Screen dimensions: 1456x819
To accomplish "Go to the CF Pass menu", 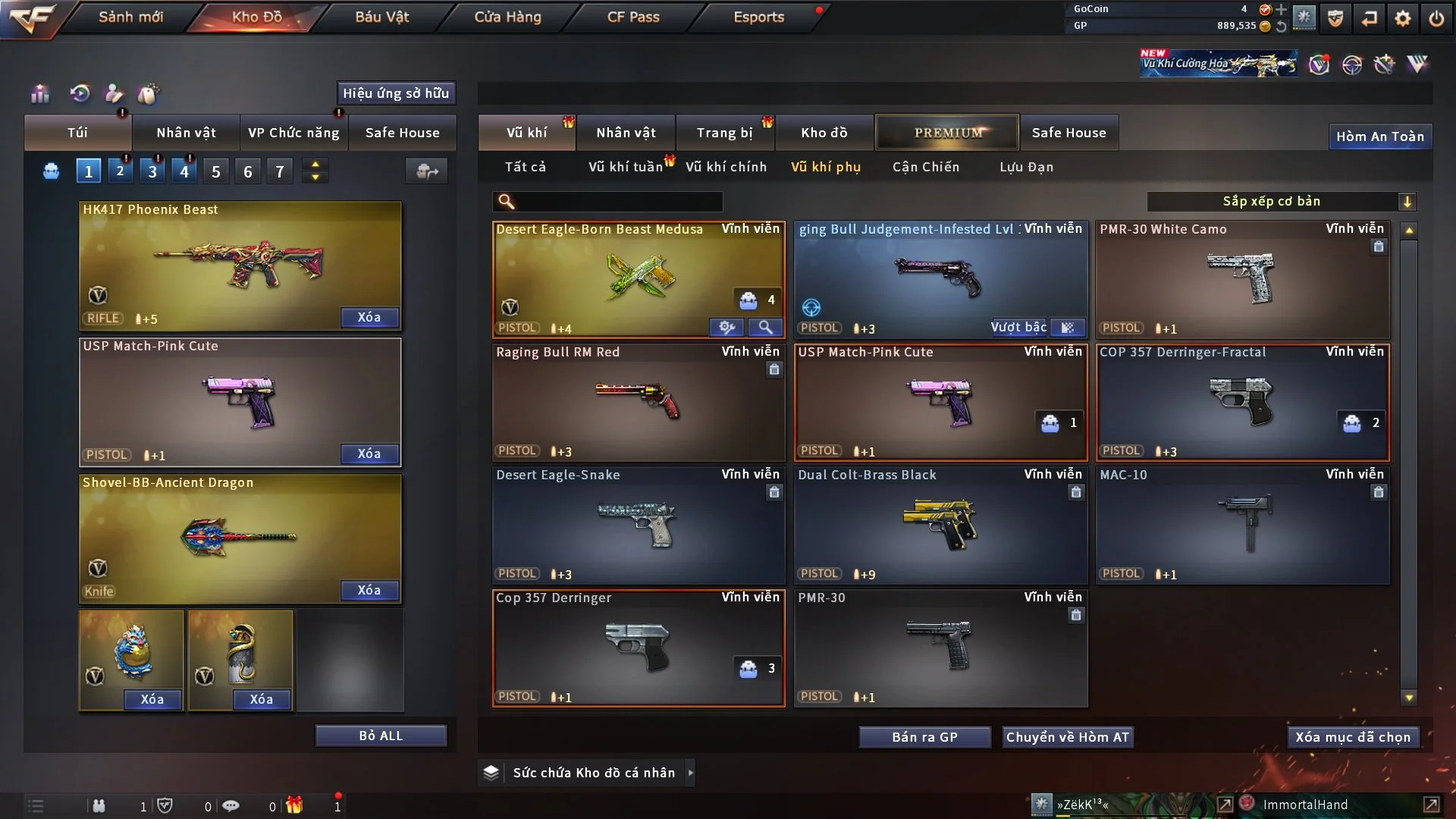I will coord(633,17).
